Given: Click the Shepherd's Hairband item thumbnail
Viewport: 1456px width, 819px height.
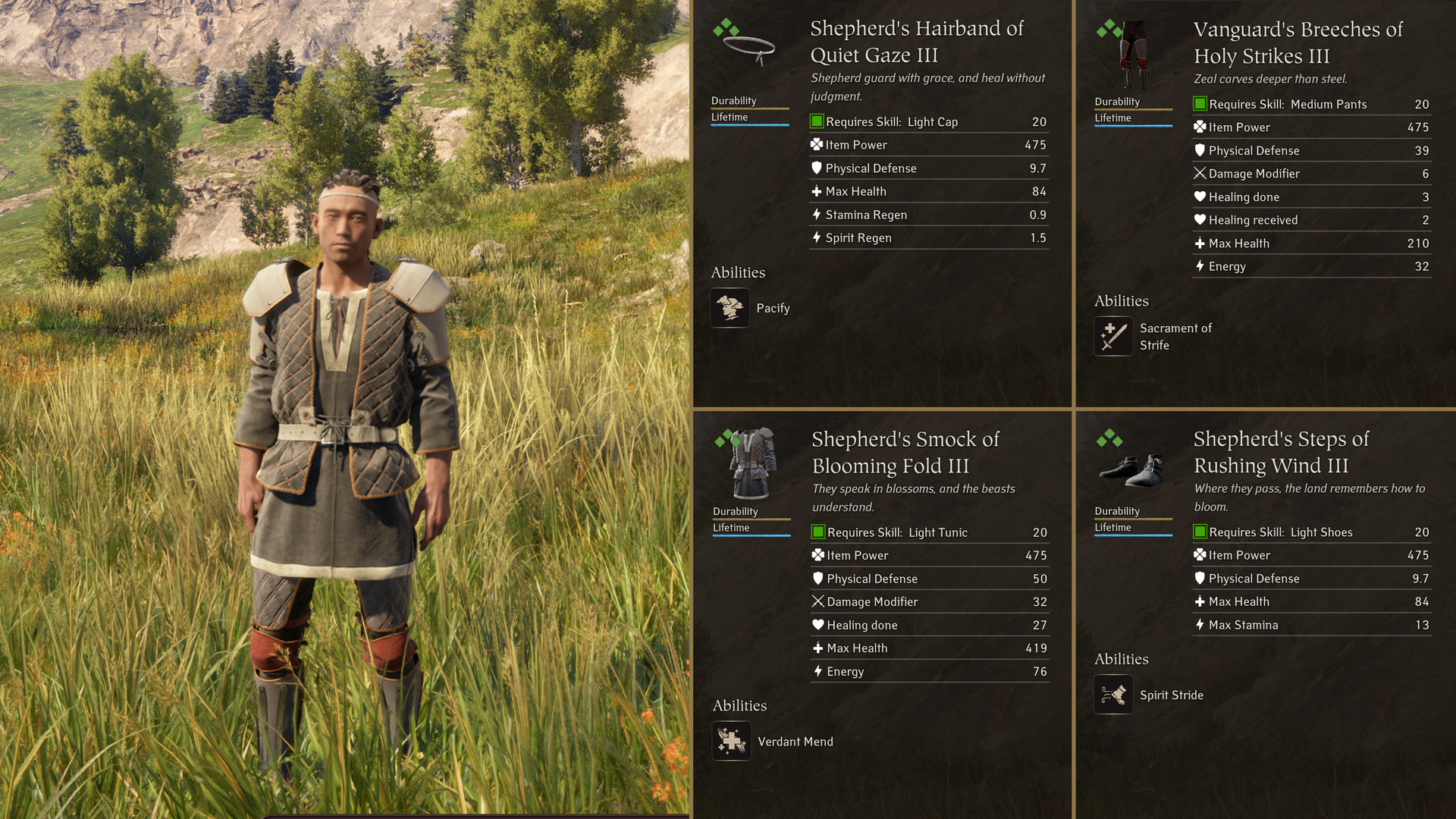Looking at the screenshot, I should tap(748, 49).
